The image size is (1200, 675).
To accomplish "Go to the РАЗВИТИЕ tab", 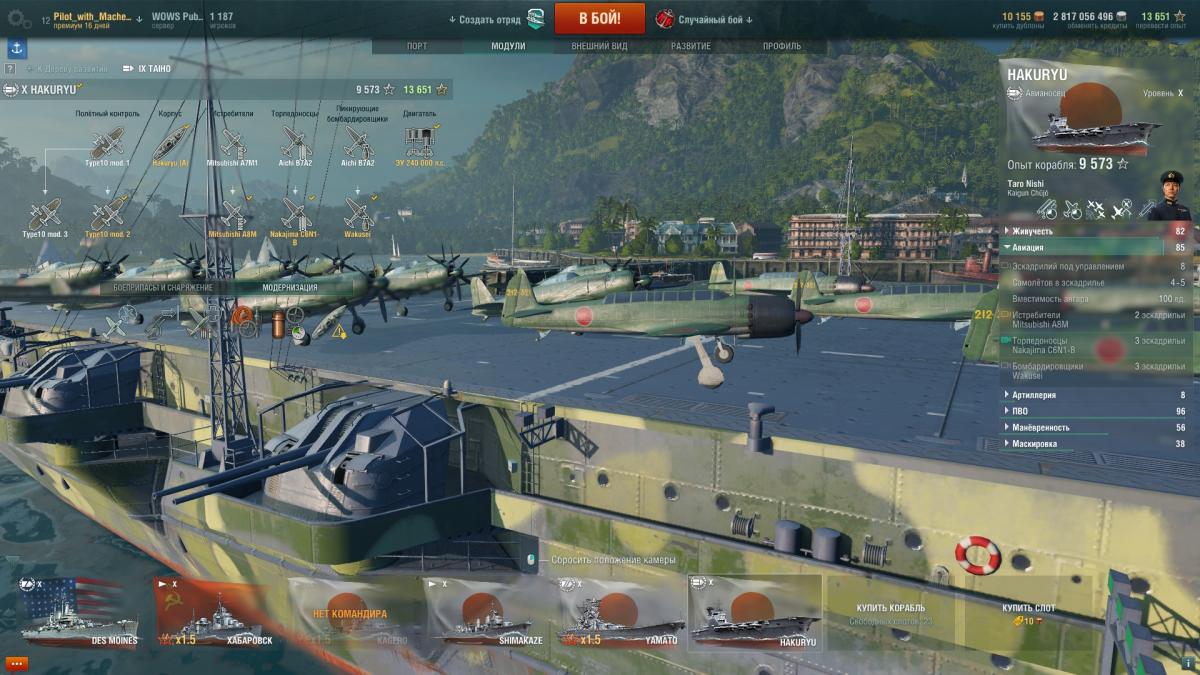I will (691, 46).
